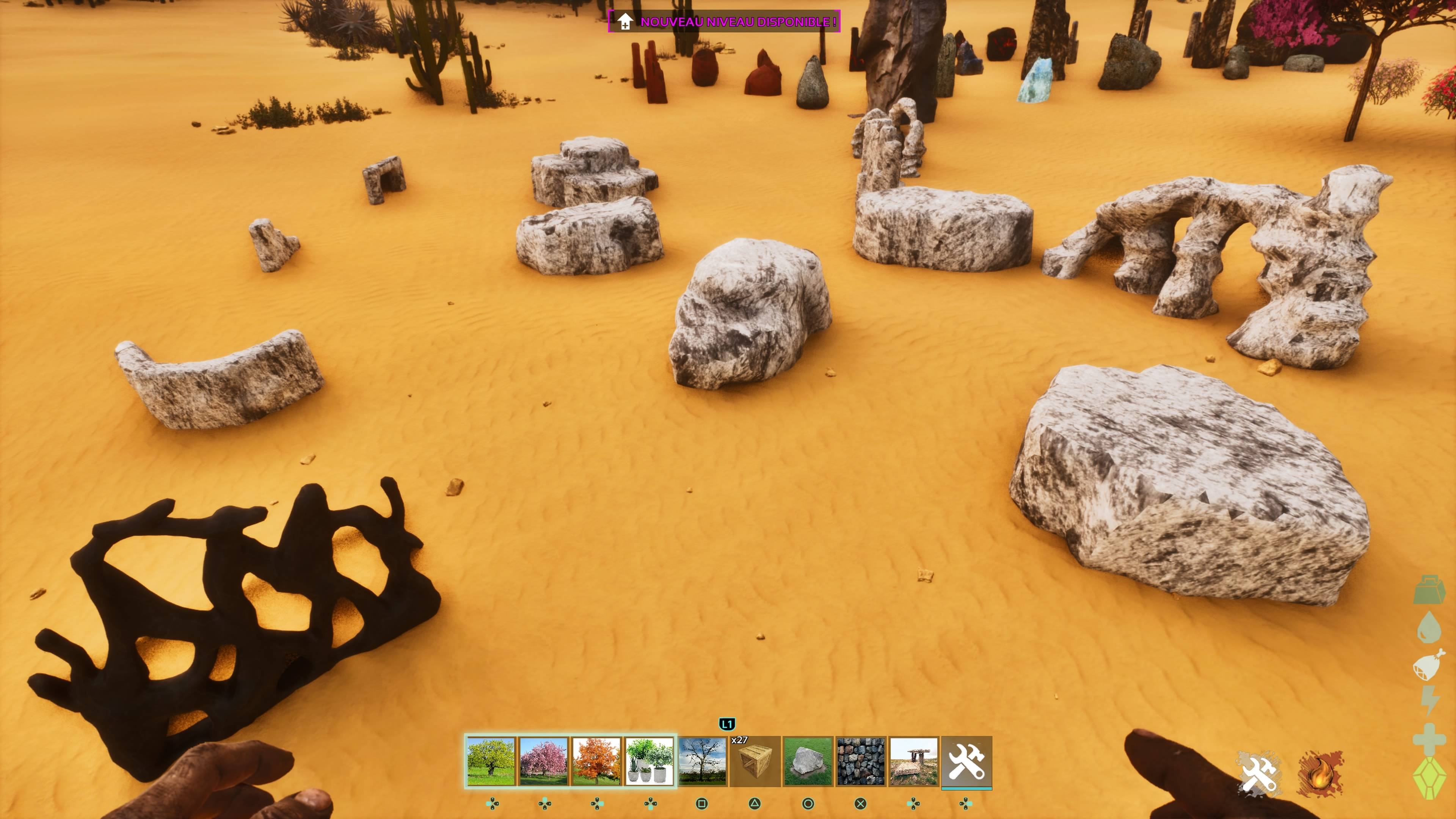
Task: Select the dark stone wall slot
Action: coord(860,761)
